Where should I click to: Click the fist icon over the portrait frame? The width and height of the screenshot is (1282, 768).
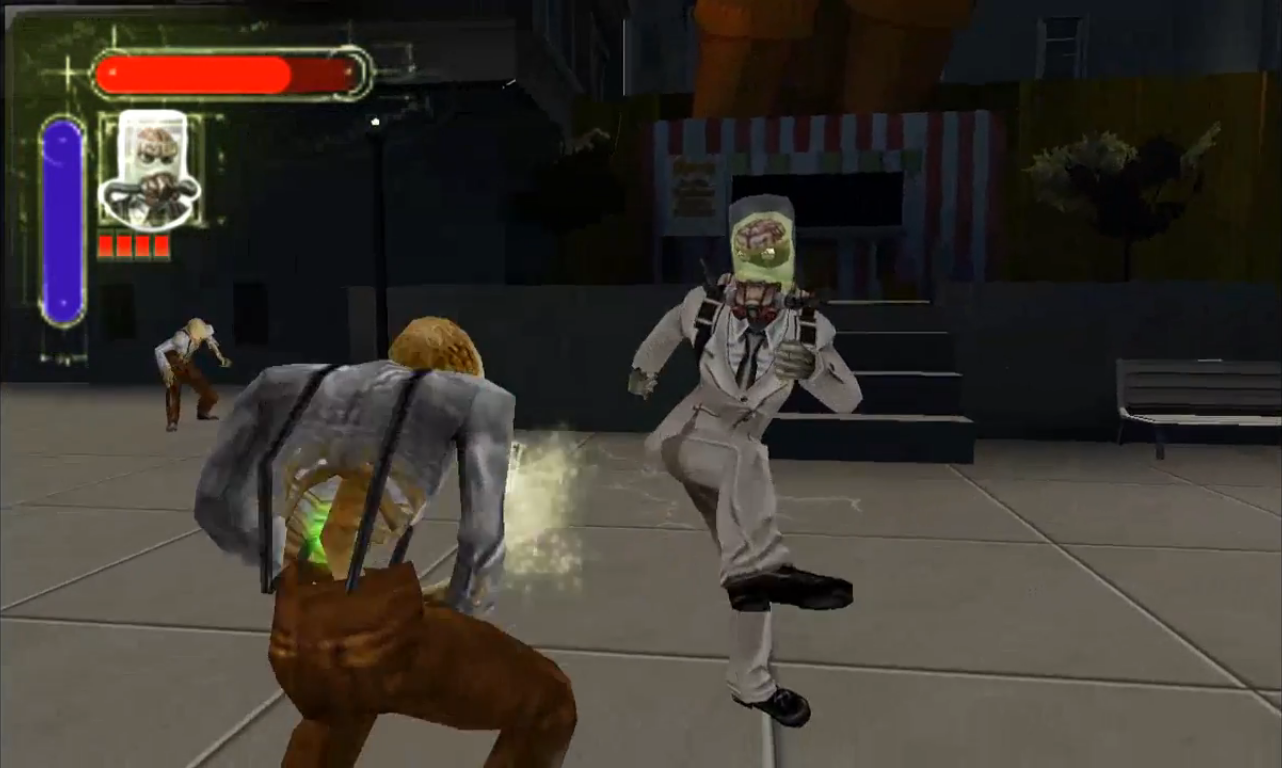pyautogui.click(x=158, y=188)
